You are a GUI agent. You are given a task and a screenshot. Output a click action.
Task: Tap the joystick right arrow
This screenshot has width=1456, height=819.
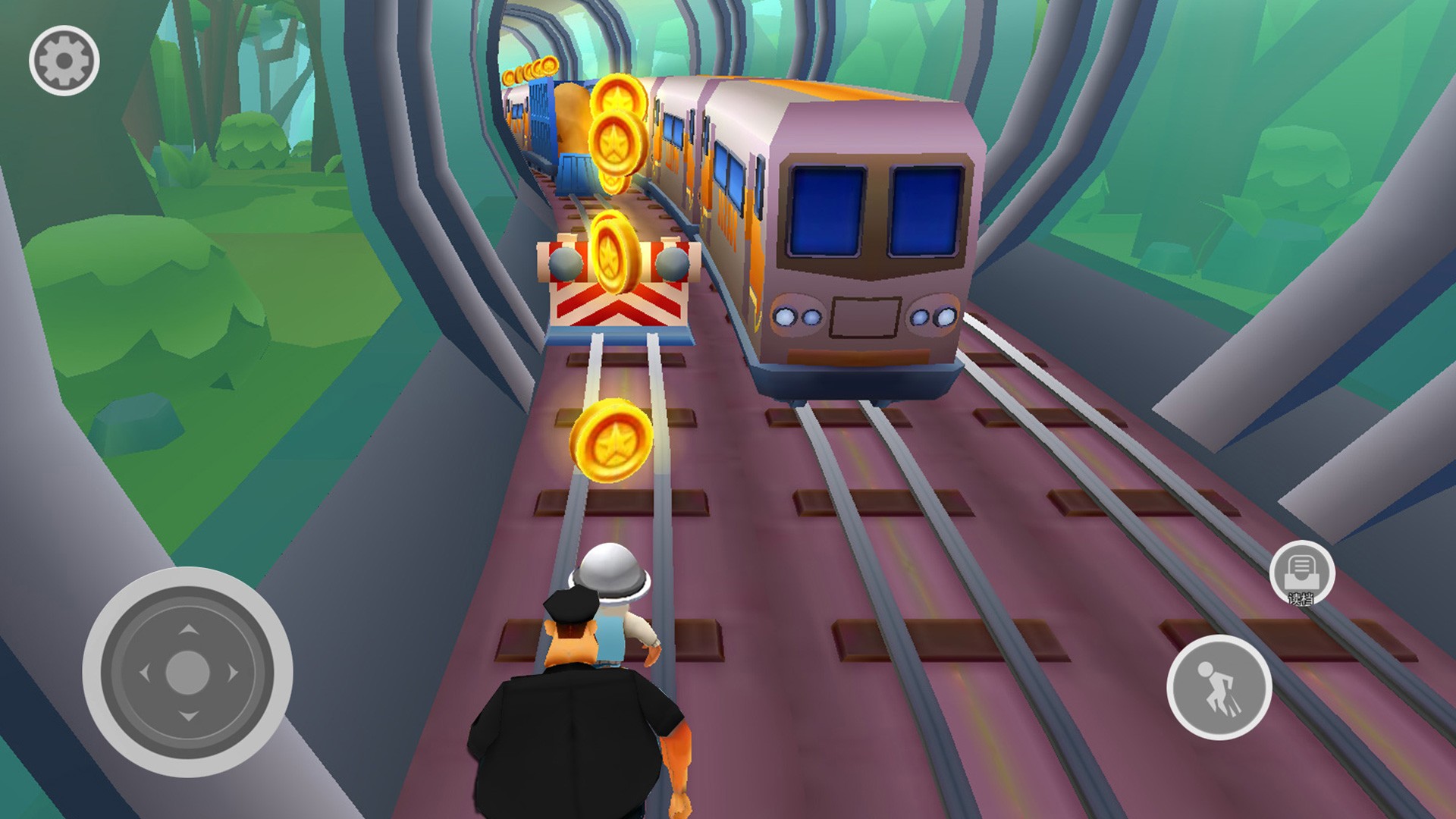point(232,673)
